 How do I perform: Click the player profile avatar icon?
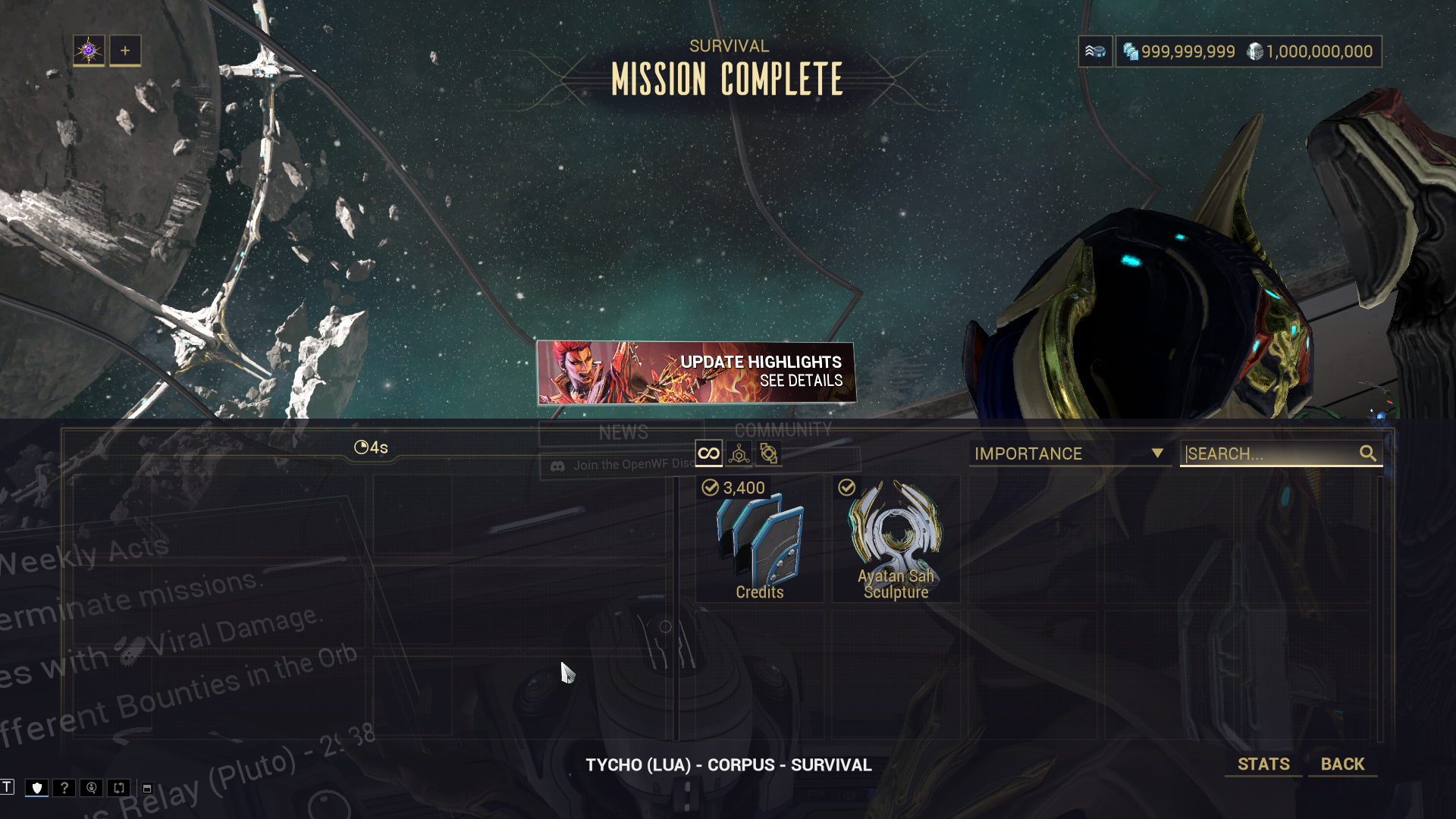coord(89,51)
